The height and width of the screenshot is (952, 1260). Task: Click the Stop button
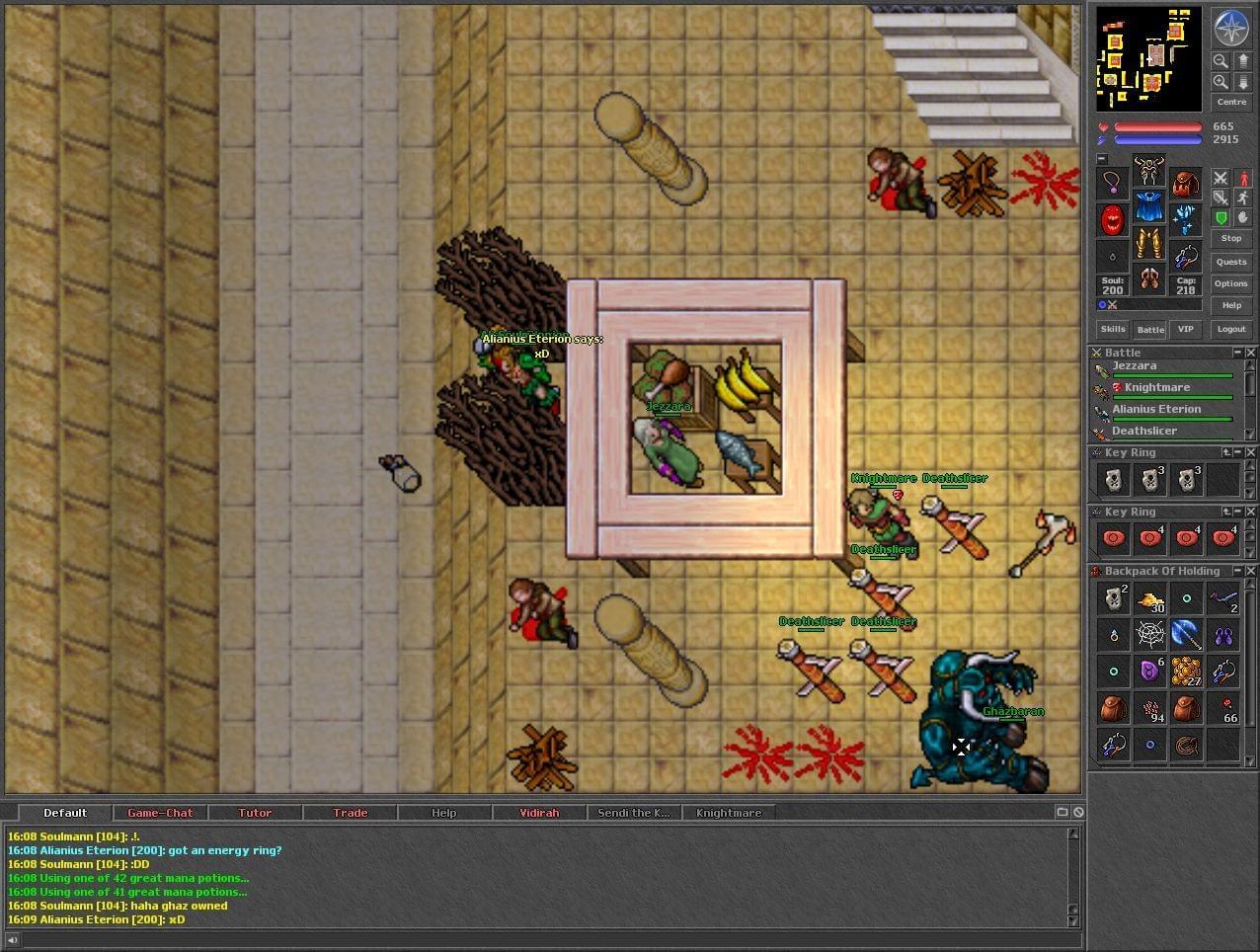coord(1230,238)
